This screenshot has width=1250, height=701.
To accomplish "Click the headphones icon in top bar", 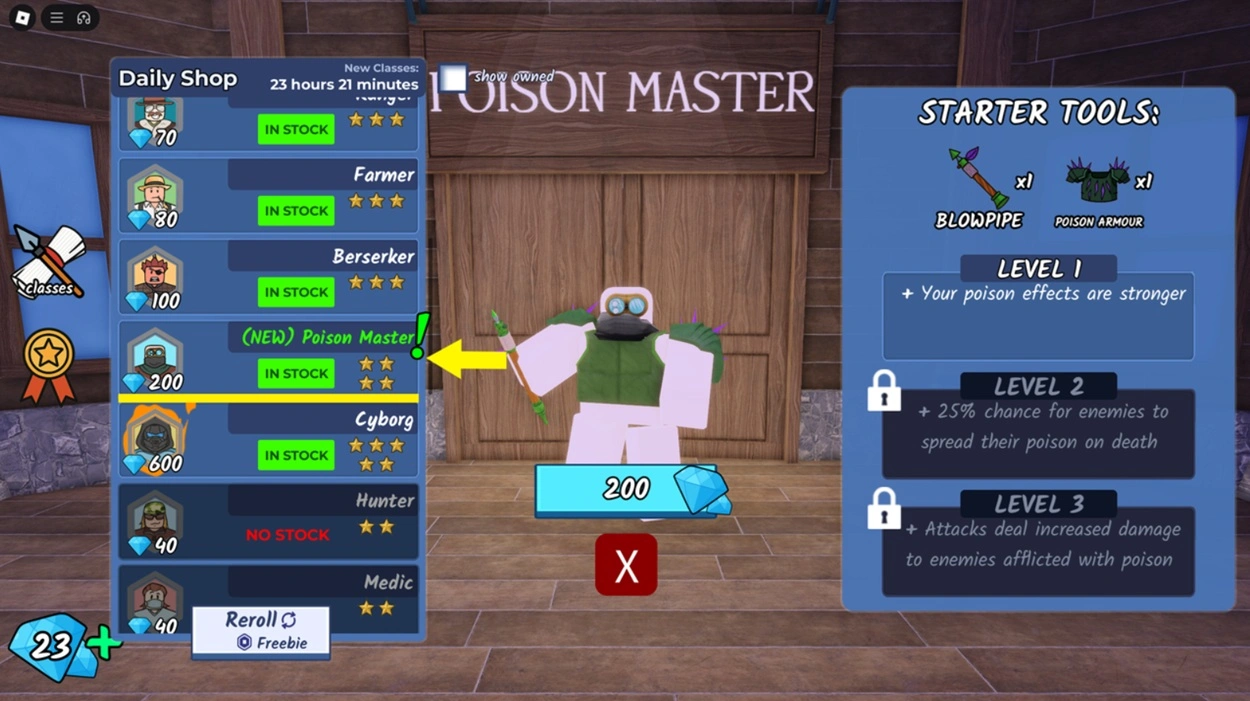I will [84, 18].
